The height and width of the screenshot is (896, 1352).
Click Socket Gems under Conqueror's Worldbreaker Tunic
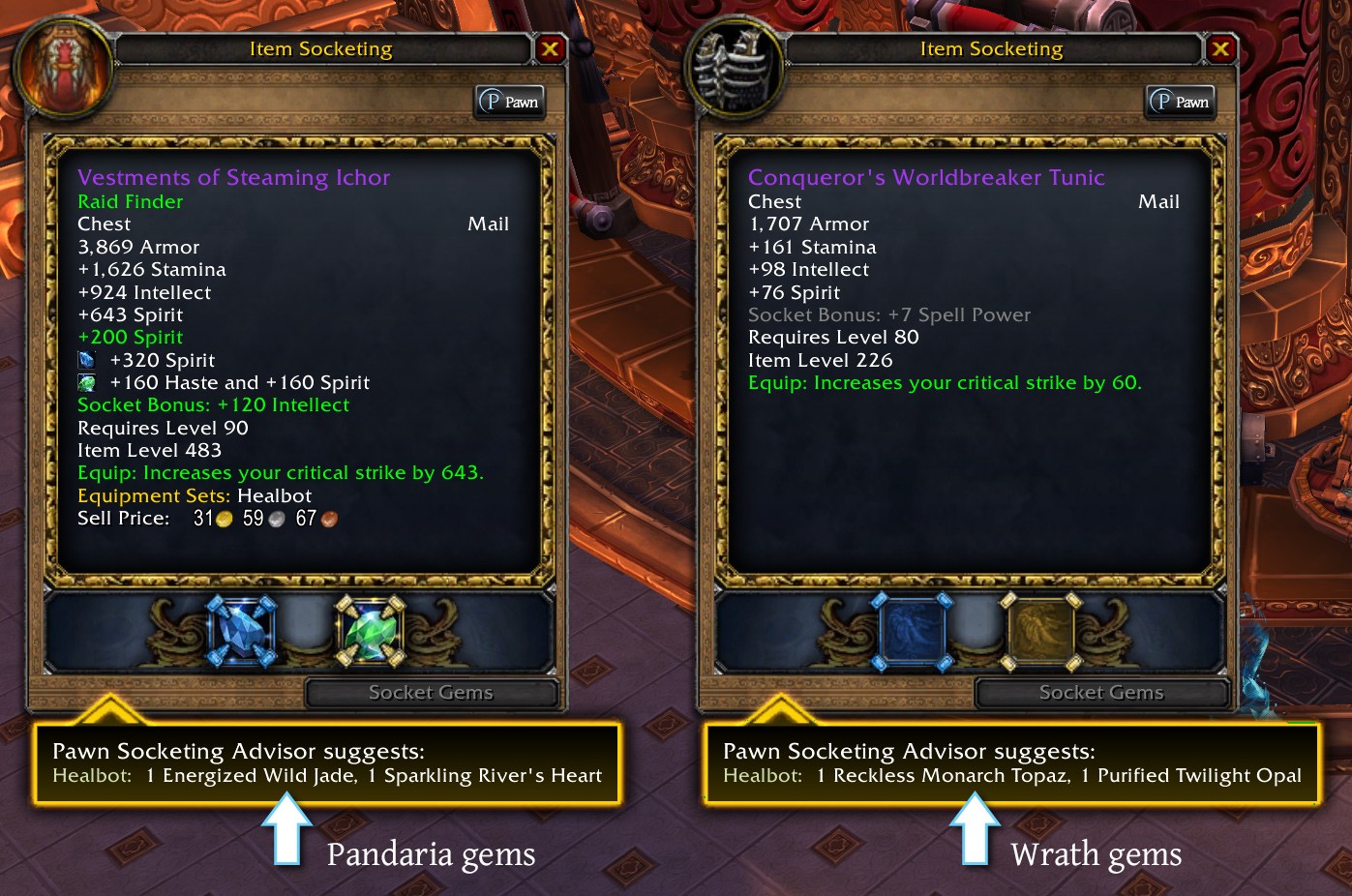coord(1101,693)
